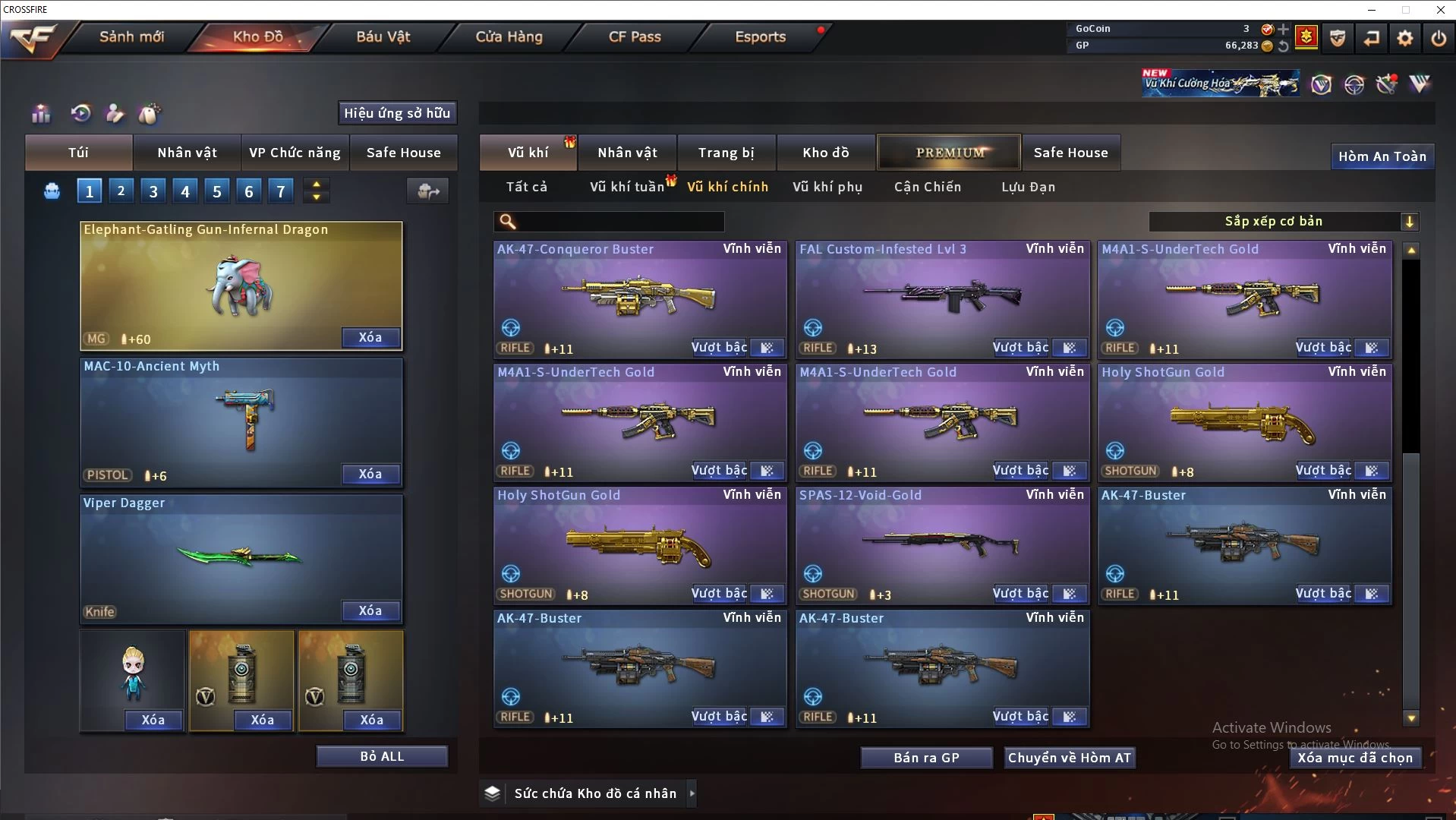The width and height of the screenshot is (1456, 820).
Task: Click the weapon search field
Action: (x=619, y=222)
